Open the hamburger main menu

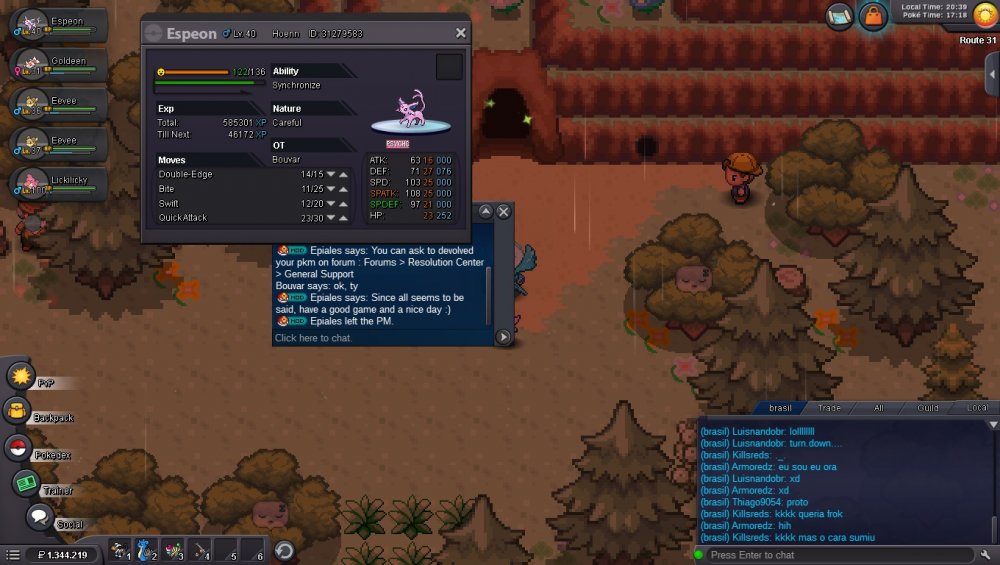point(12,555)
